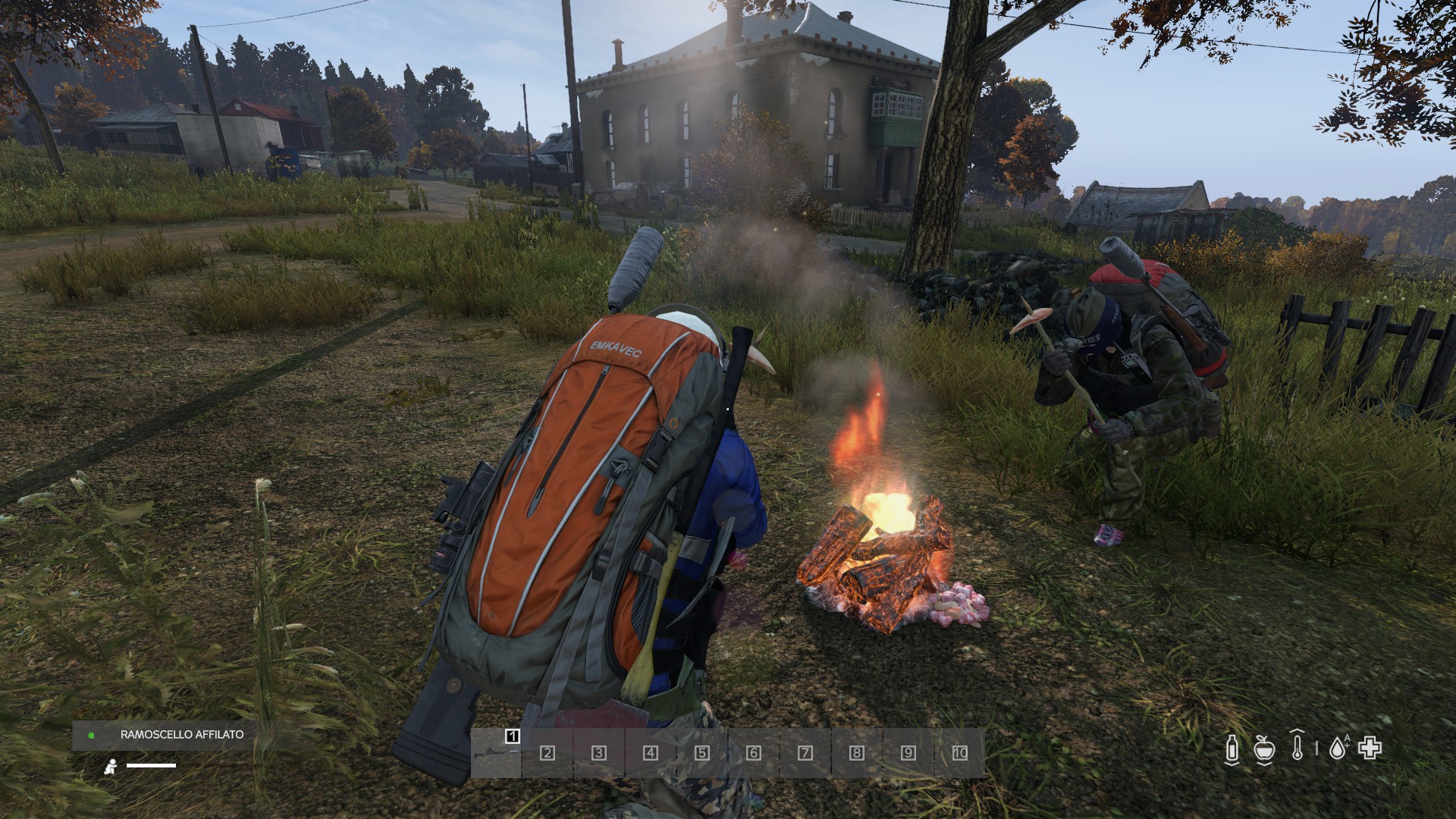Click the Ramoscello Affilato item label
This screenshot has height=819, width=1456.
coord(182,734)
